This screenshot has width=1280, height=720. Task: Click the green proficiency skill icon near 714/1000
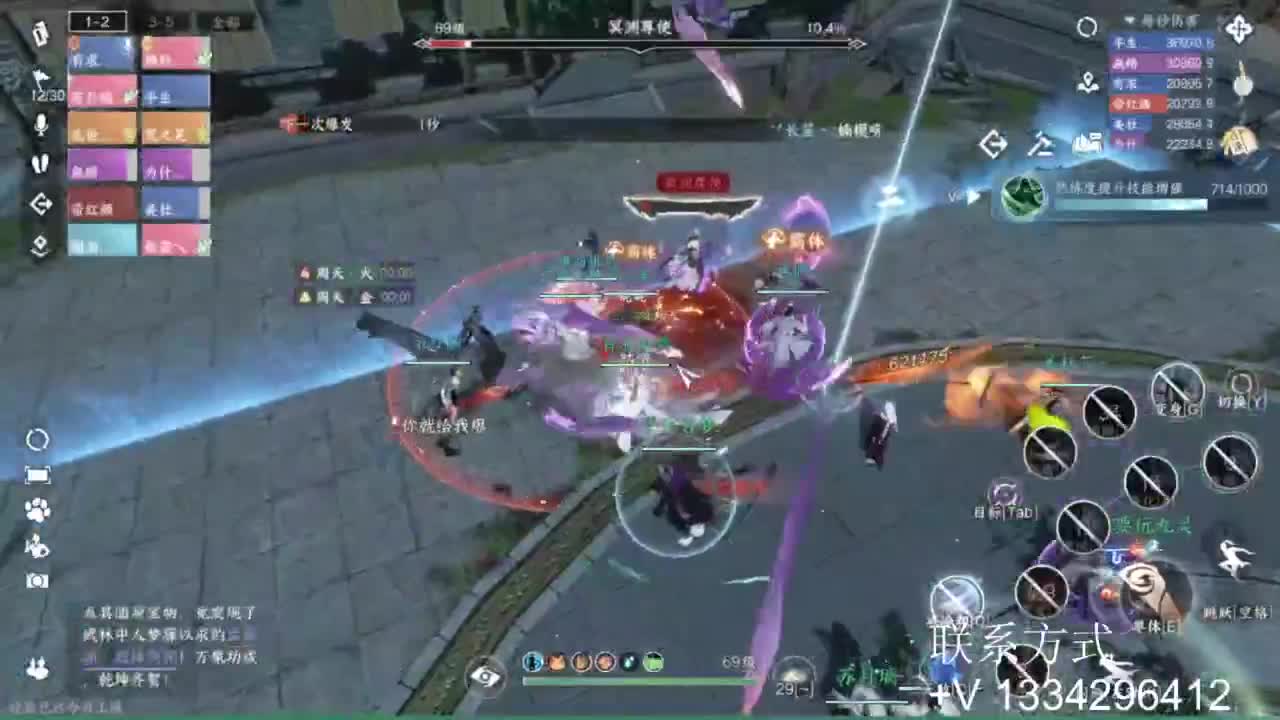(1021, 195)
